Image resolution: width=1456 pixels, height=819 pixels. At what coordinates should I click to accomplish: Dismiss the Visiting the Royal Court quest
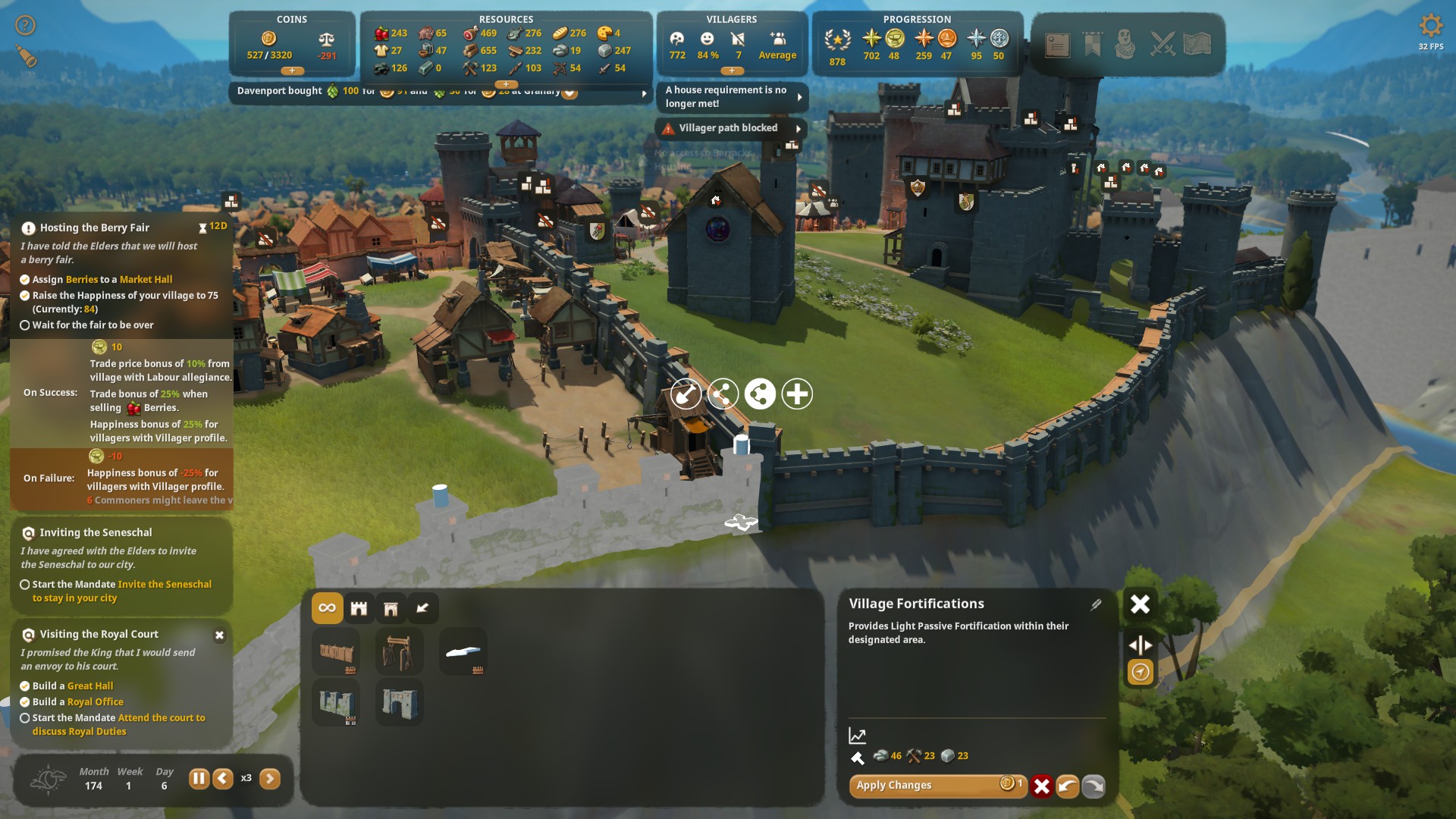click(x=219, y=635)
